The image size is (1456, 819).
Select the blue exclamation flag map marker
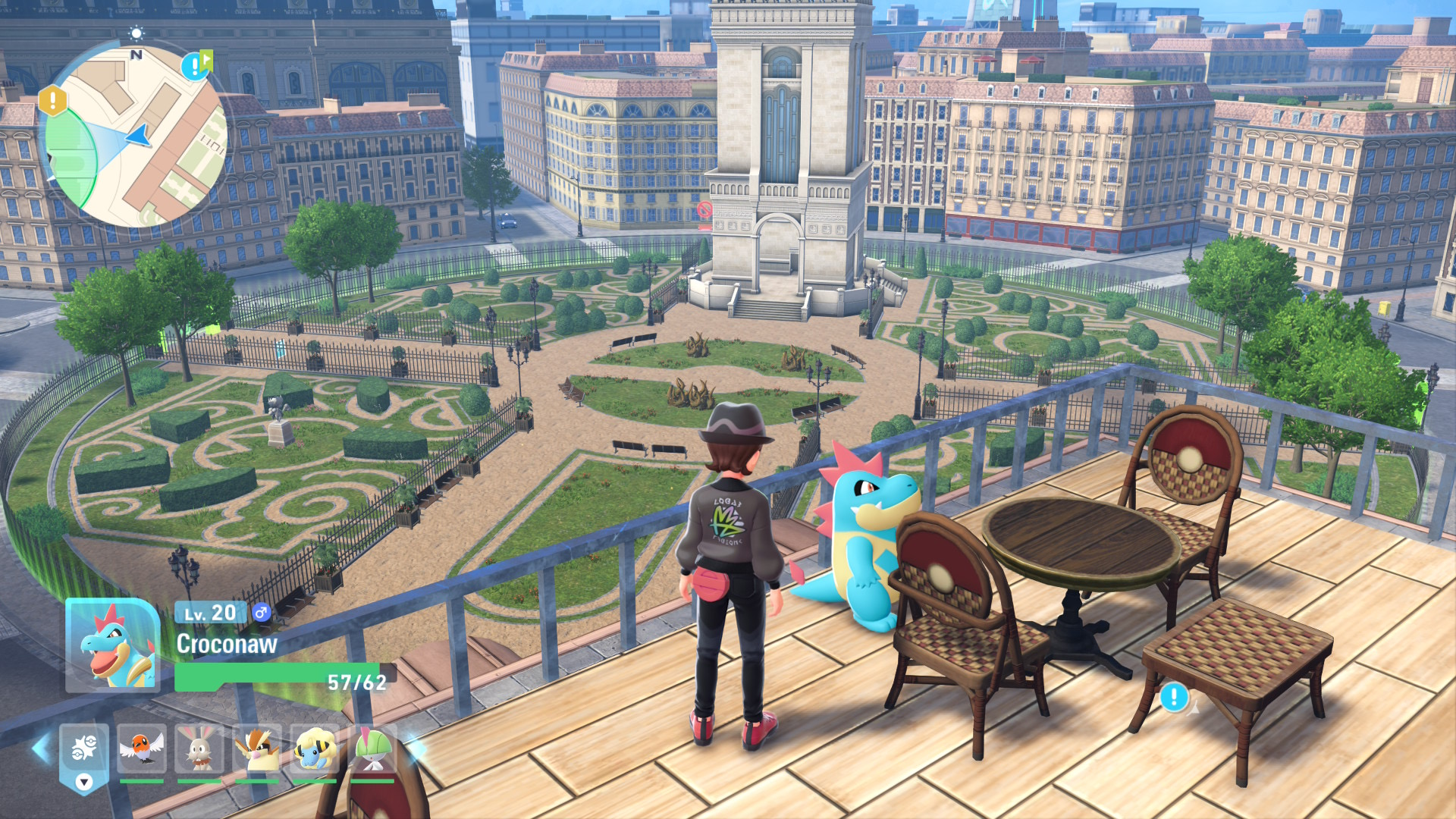pos(195,65)
